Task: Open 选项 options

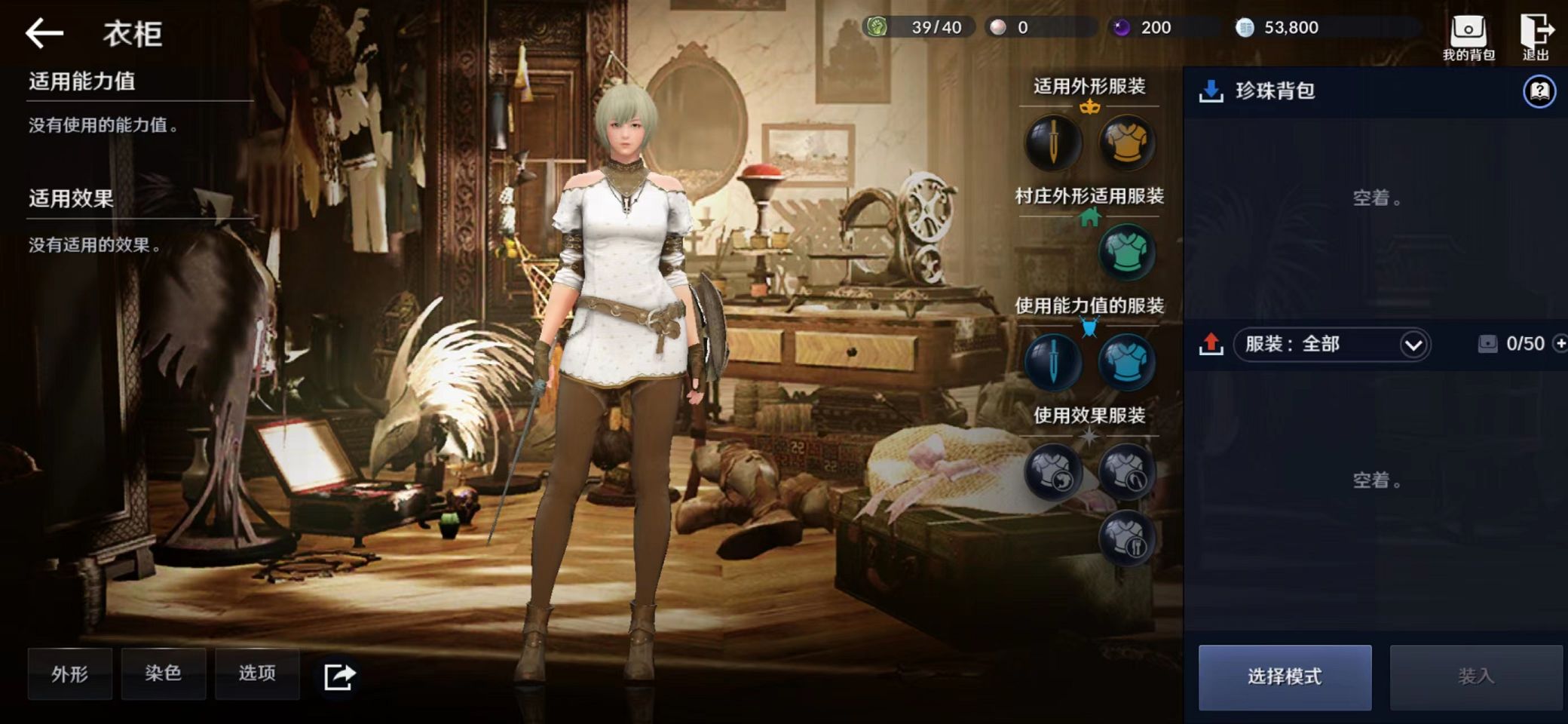Action: click(x=257, y=673)
